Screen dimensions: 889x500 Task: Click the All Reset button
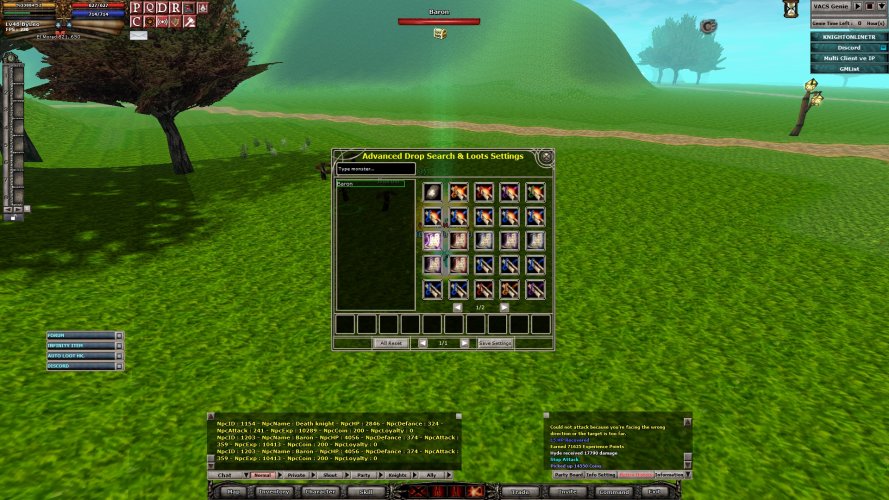(x=391, y=343)
